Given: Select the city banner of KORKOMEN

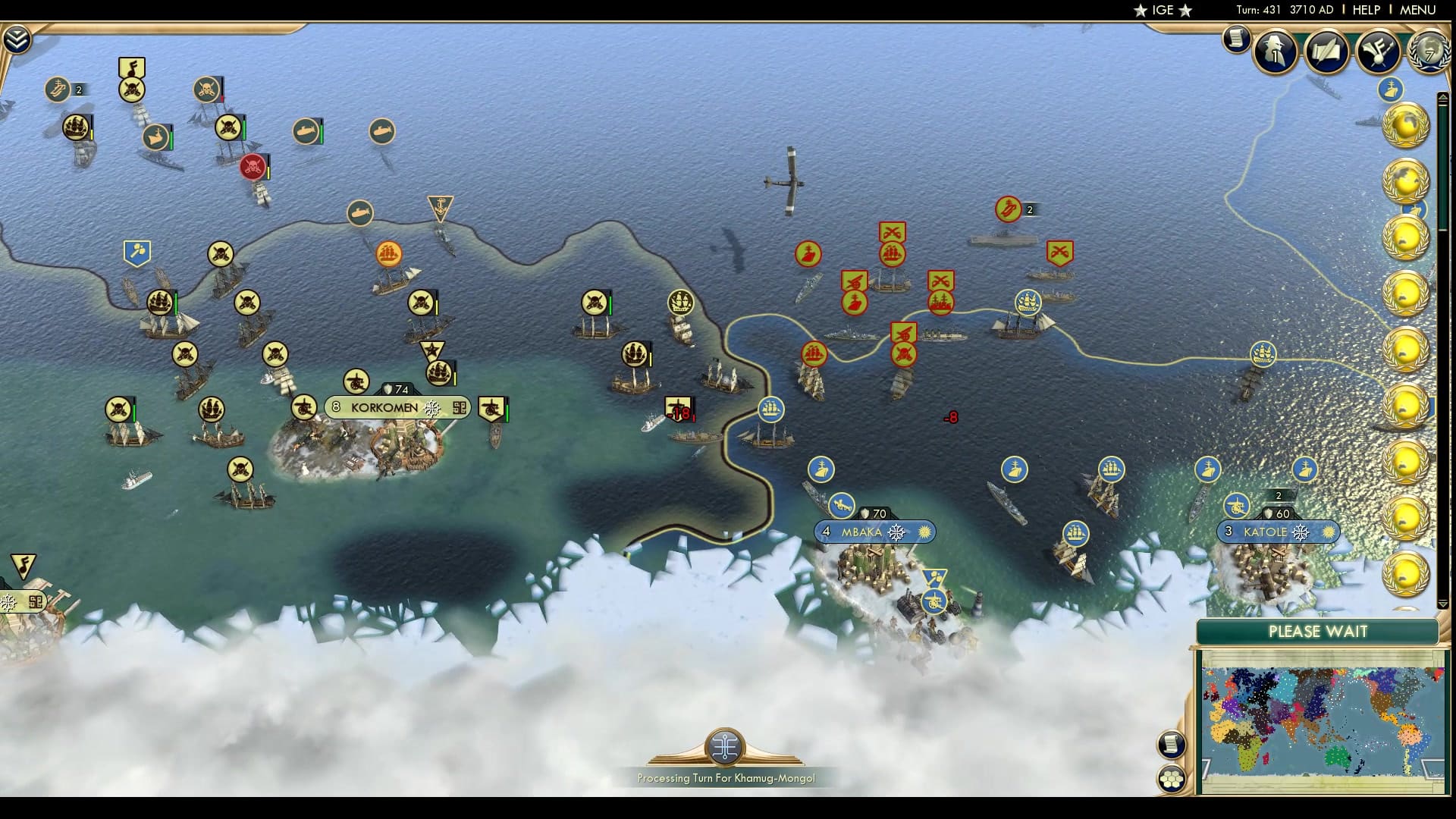Looking at the screenshot, I should 383,407.
